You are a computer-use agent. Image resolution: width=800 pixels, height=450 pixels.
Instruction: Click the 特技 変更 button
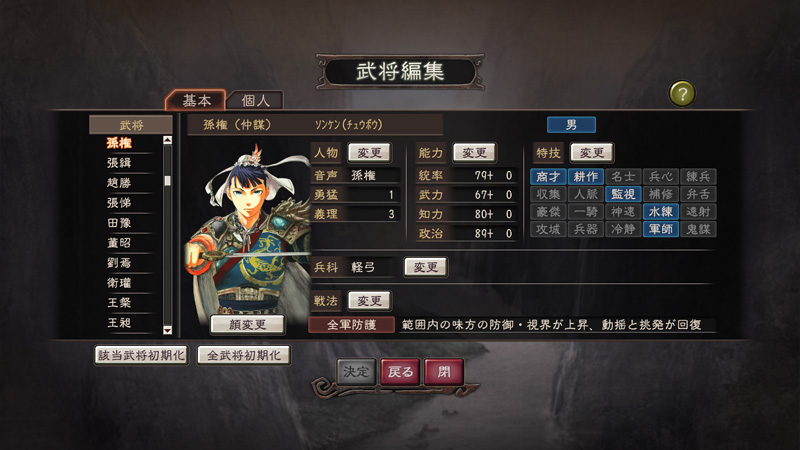click(x=591, y=153)
